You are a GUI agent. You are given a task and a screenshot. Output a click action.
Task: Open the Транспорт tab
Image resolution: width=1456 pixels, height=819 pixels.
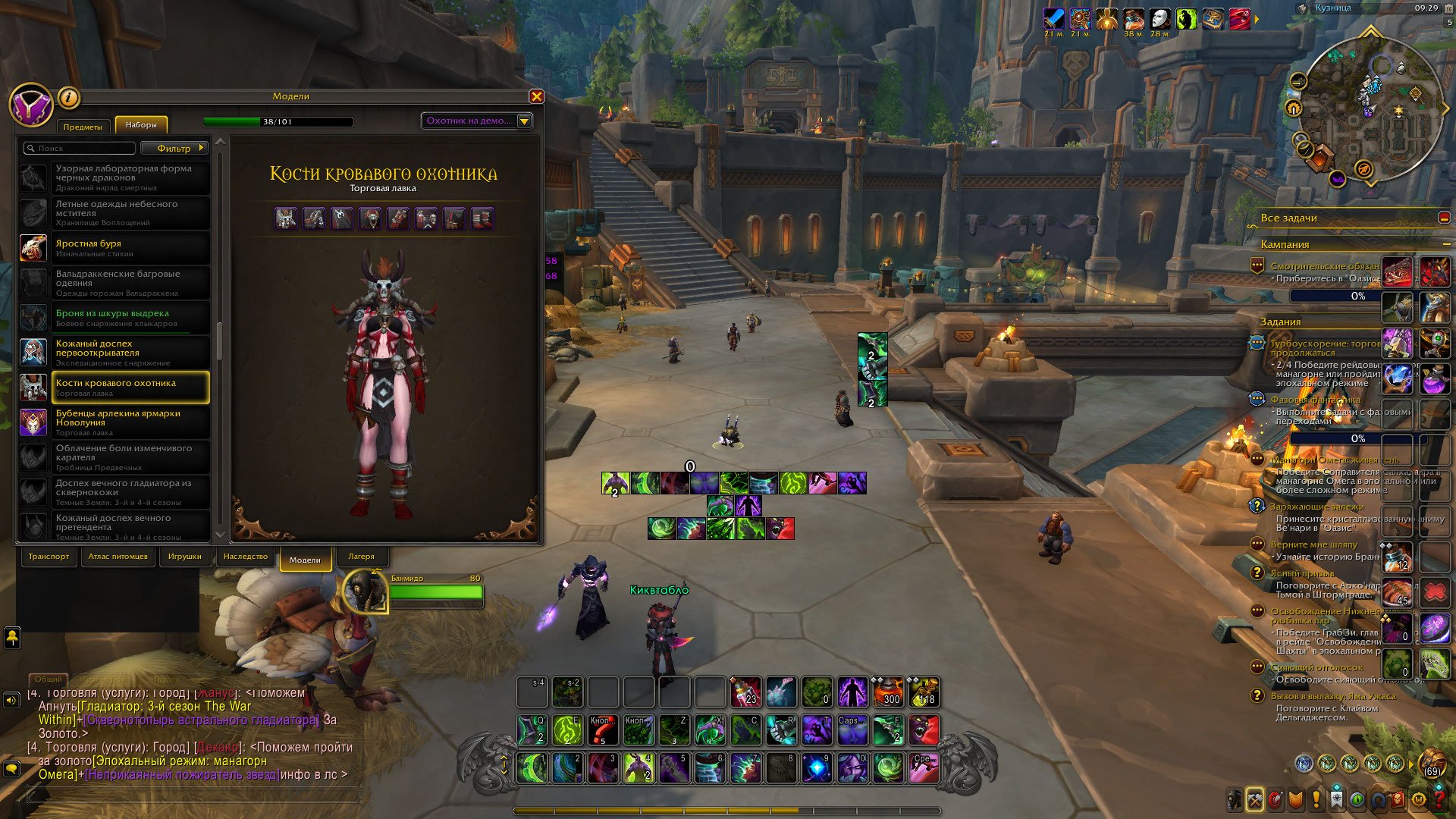tap(49, 557)
